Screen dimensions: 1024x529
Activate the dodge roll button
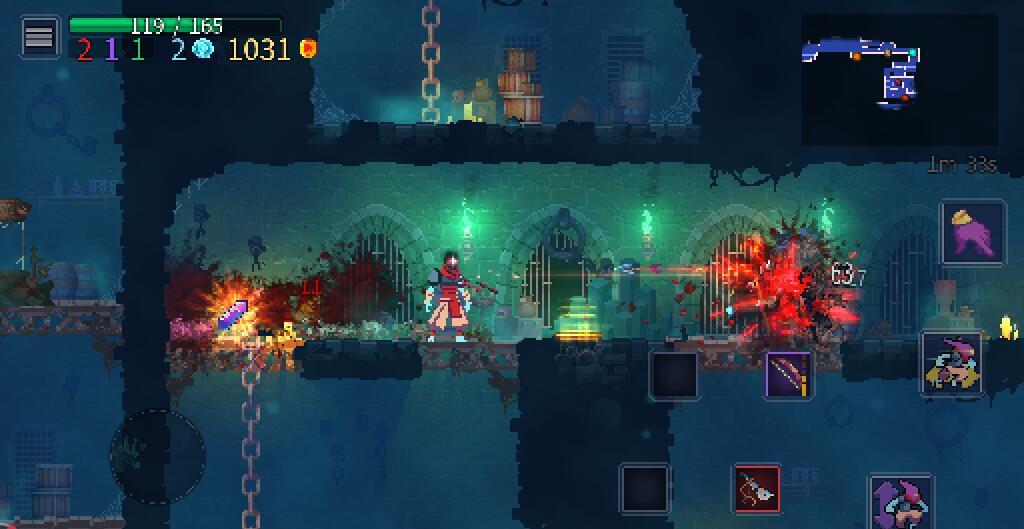[x=951, y=363]
